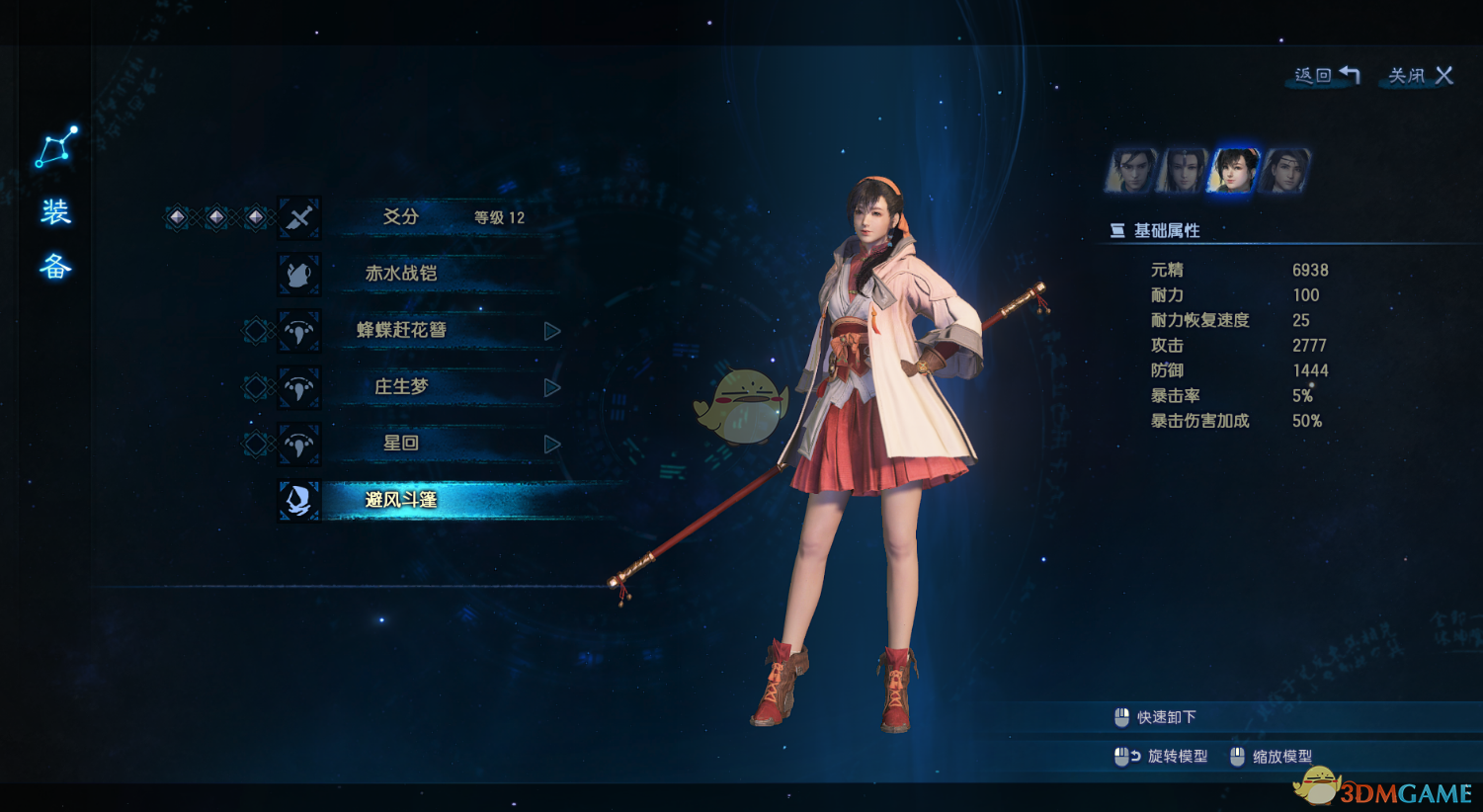
Task: Select the woman with forehead ornament portrait
Action: pos(1183,171)
